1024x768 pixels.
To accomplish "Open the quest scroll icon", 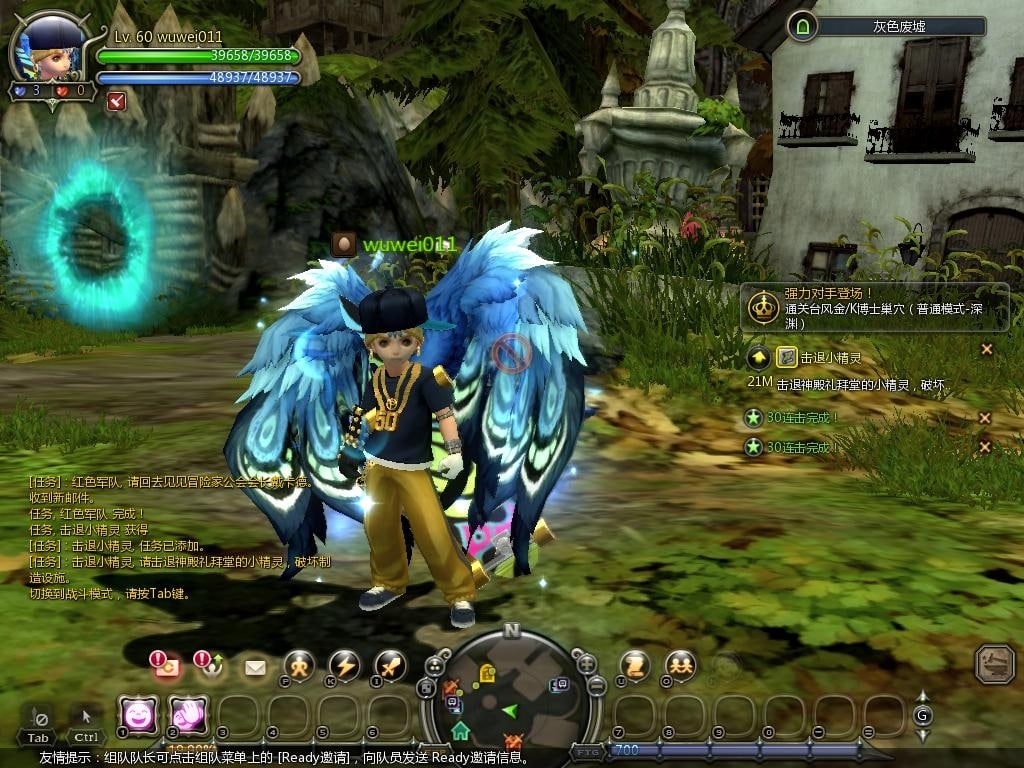I will tap(635, 664).
